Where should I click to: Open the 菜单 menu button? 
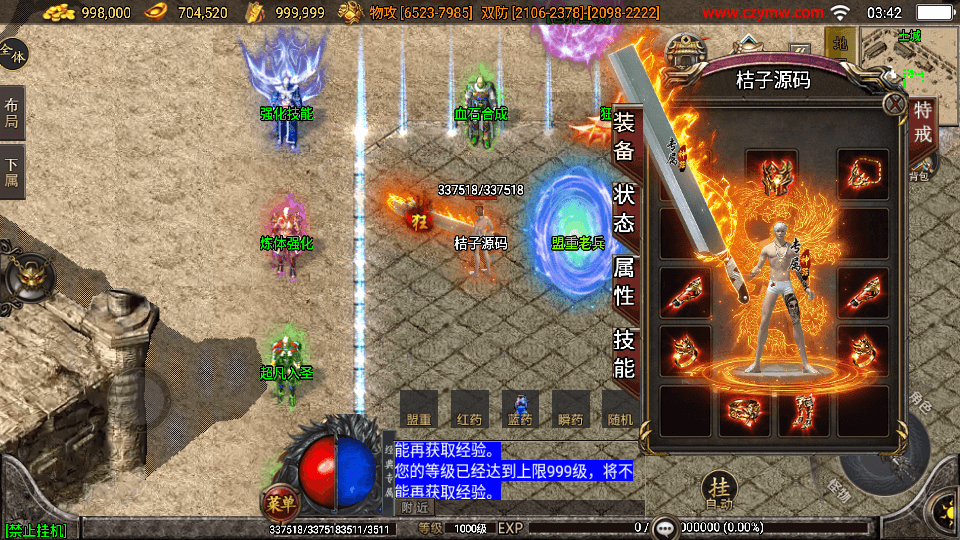click(x=279, y=502)
